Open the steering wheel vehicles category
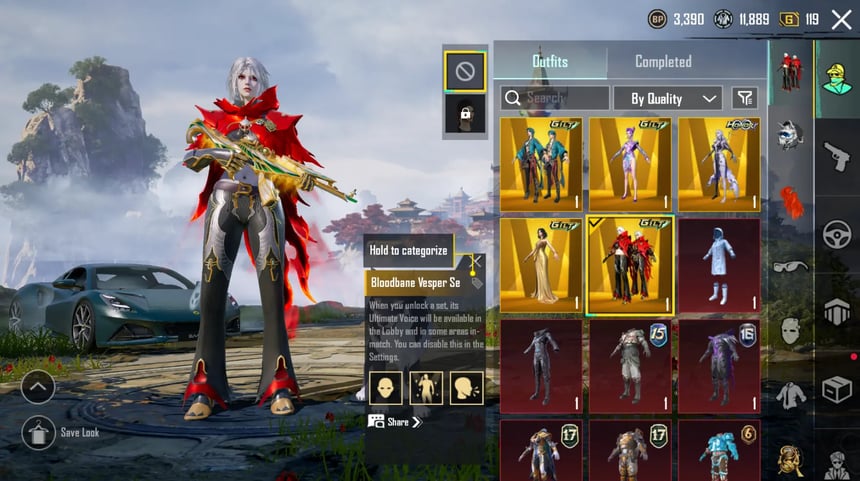The width and height of the screenshot is (860, 481). point(836,234)
